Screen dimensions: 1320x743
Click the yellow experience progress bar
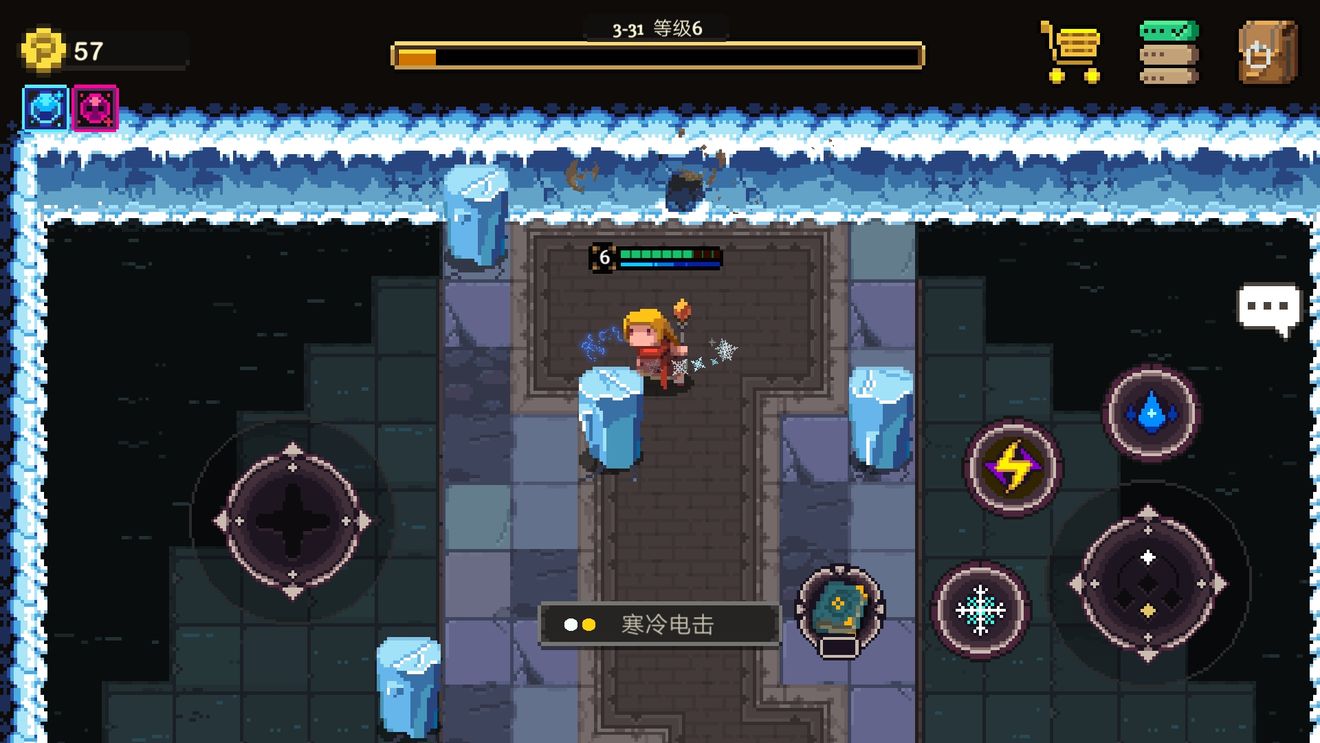pyautogui.click(x=655, y=57)
